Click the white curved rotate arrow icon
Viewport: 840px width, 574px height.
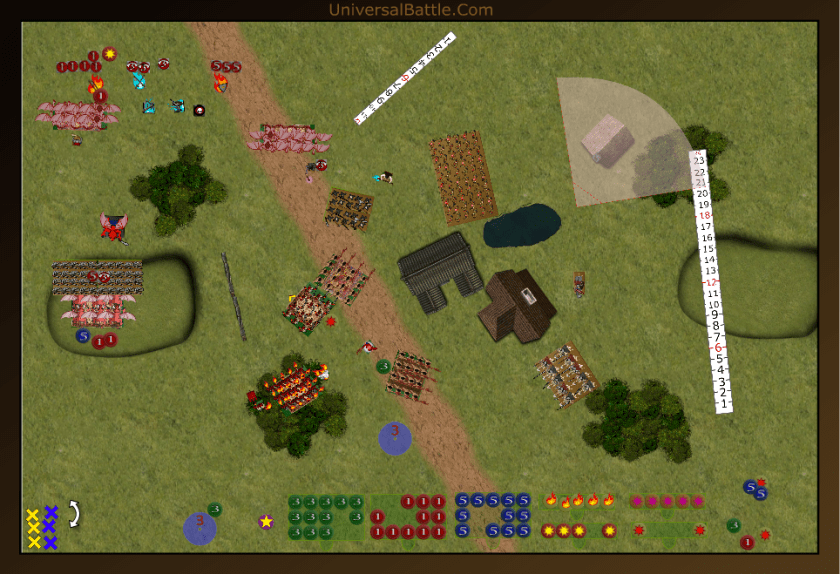[73, 513]
